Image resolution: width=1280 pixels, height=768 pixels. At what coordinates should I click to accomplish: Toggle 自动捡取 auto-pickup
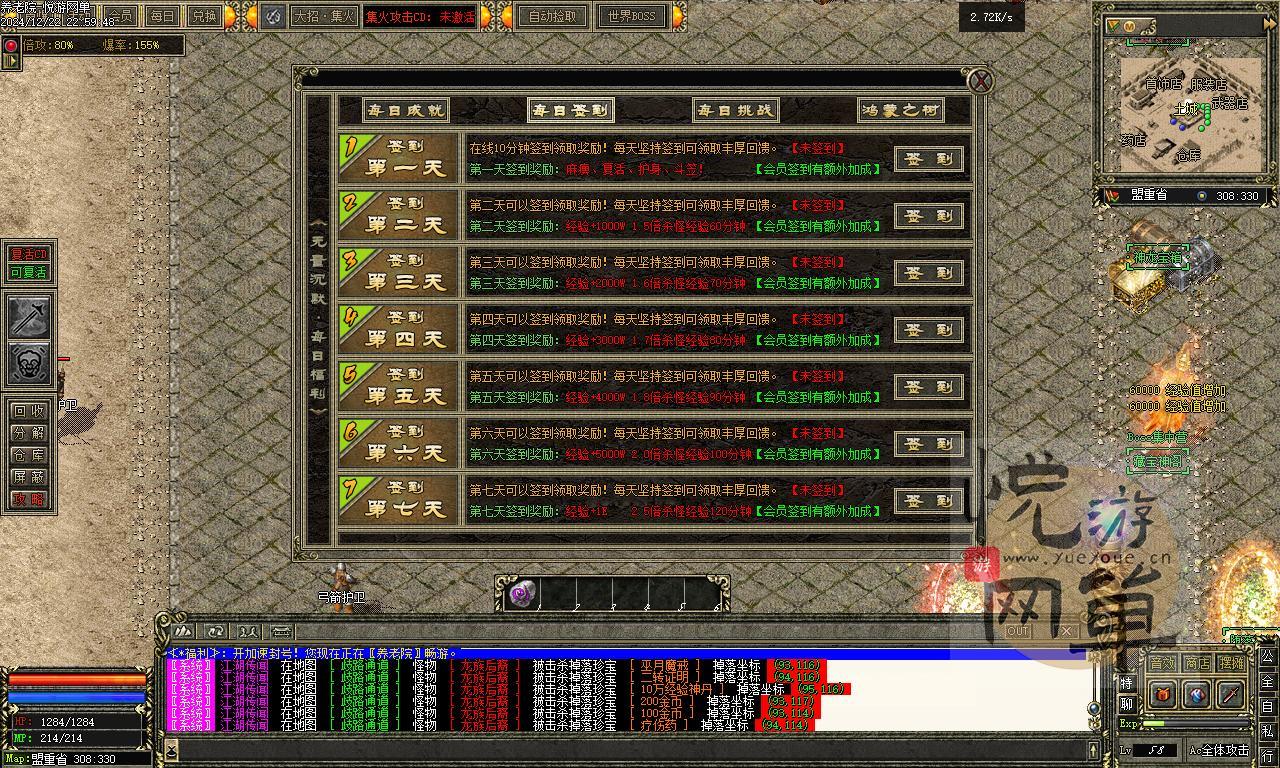[x=553, y=16]
